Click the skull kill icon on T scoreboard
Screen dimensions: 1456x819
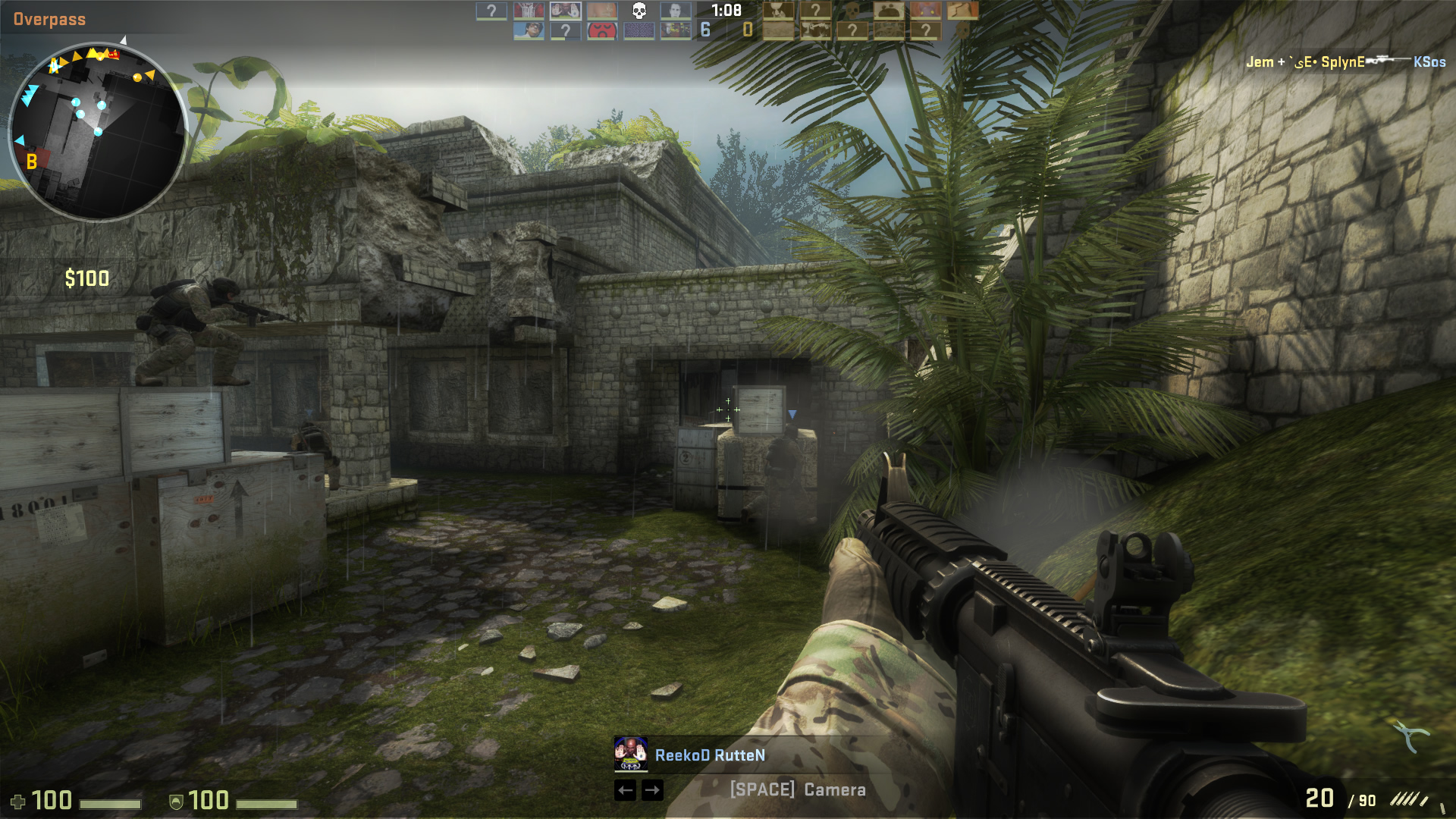tap(851, 11)
